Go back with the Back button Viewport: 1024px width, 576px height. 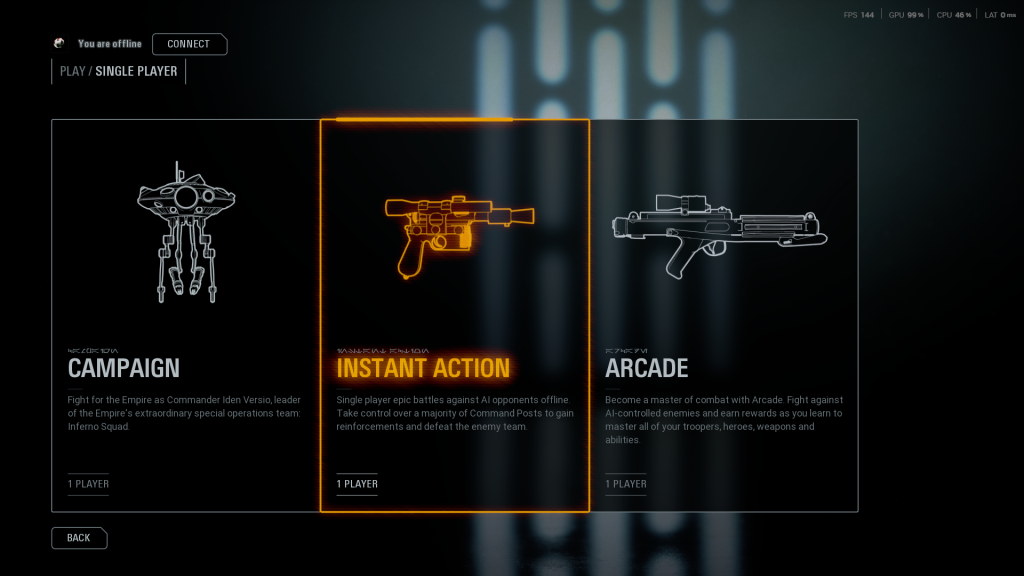click(79, 538)
